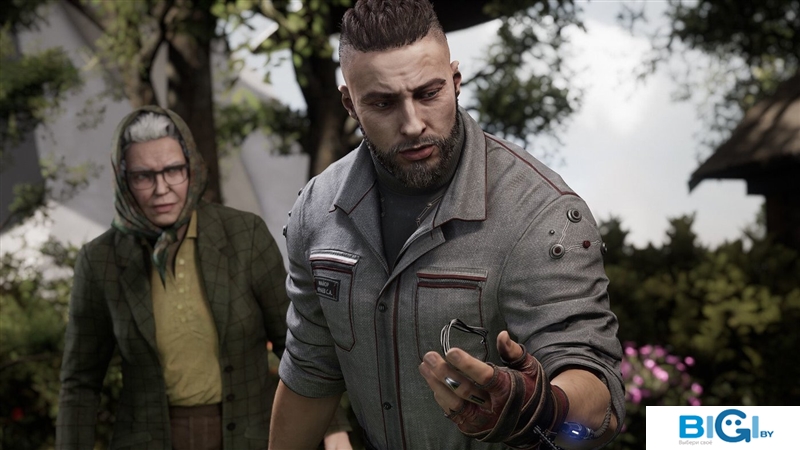Click the BIGI.by logo watermark

click(722, 427)
